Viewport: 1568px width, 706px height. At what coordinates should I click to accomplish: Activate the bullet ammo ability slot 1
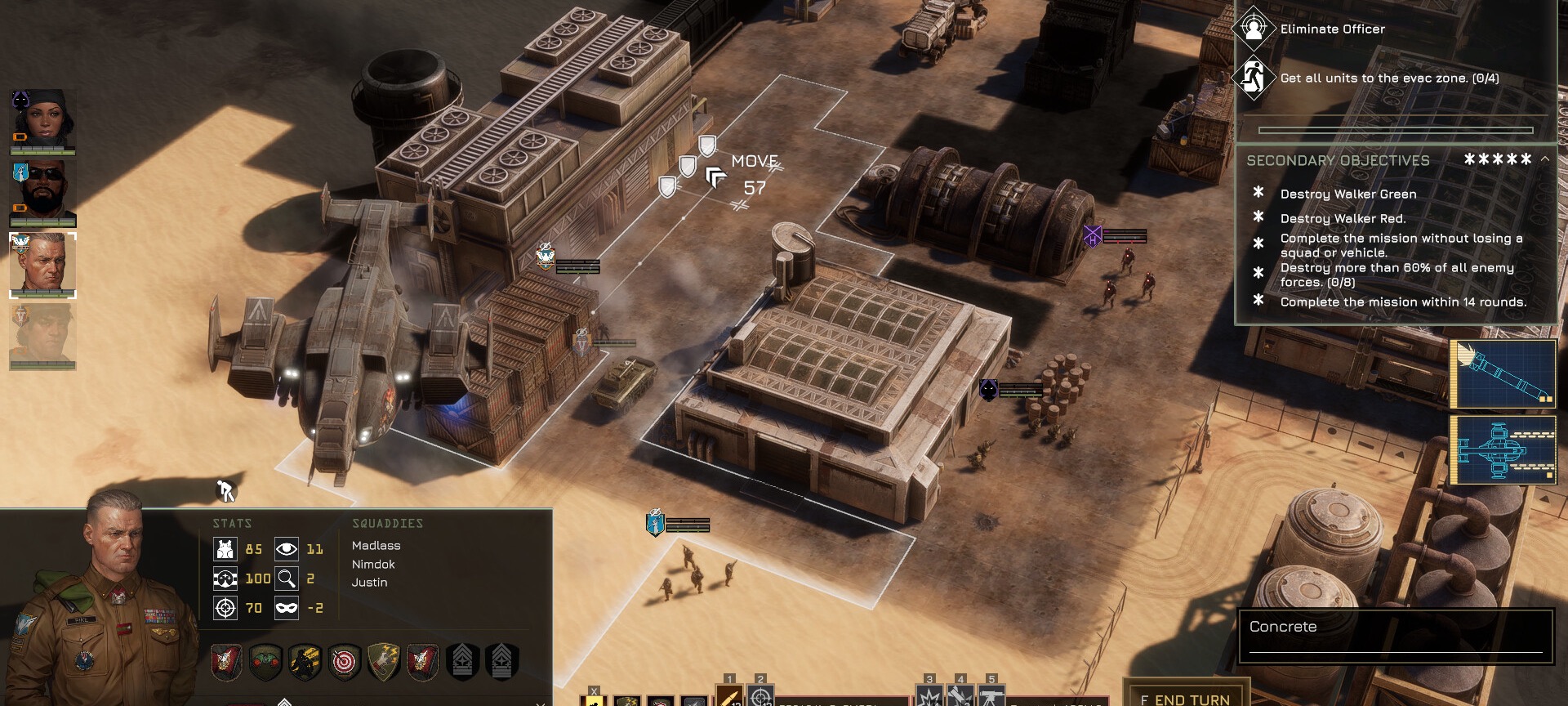pos(729,697)
